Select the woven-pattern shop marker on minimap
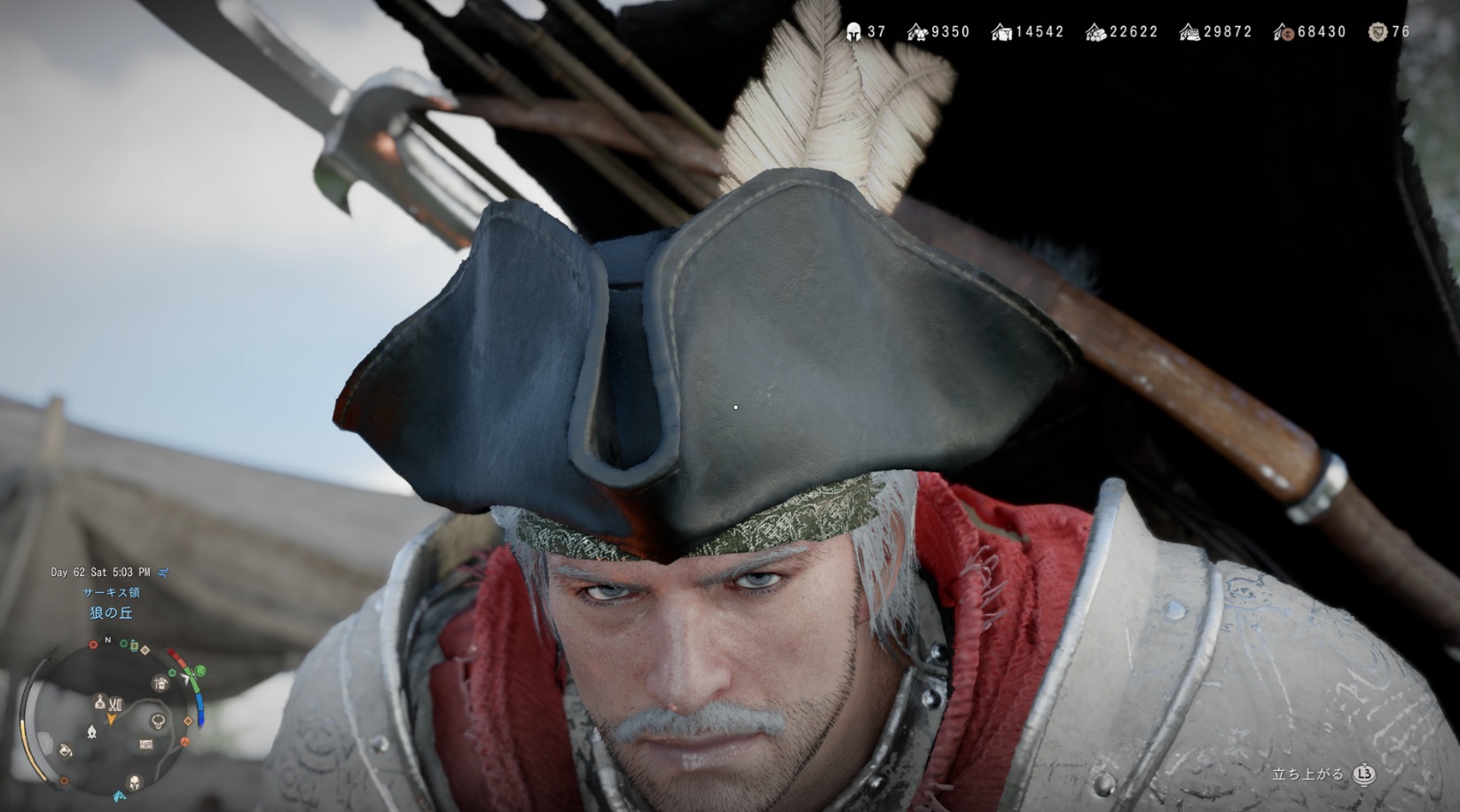 click(146, 745)
